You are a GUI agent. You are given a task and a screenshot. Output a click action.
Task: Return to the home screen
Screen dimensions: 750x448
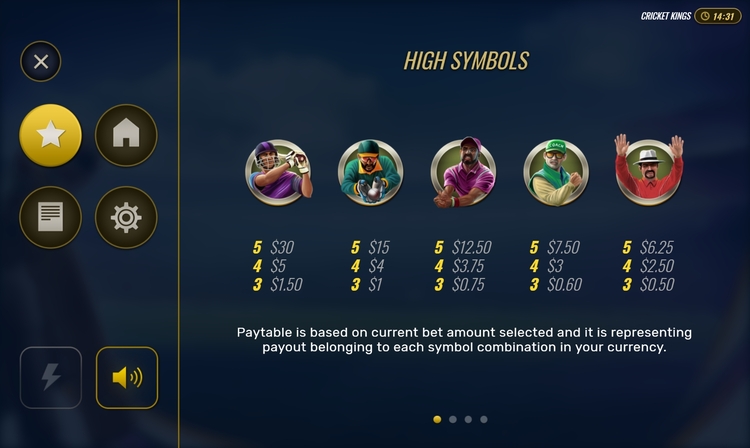[x=126, y=135]
